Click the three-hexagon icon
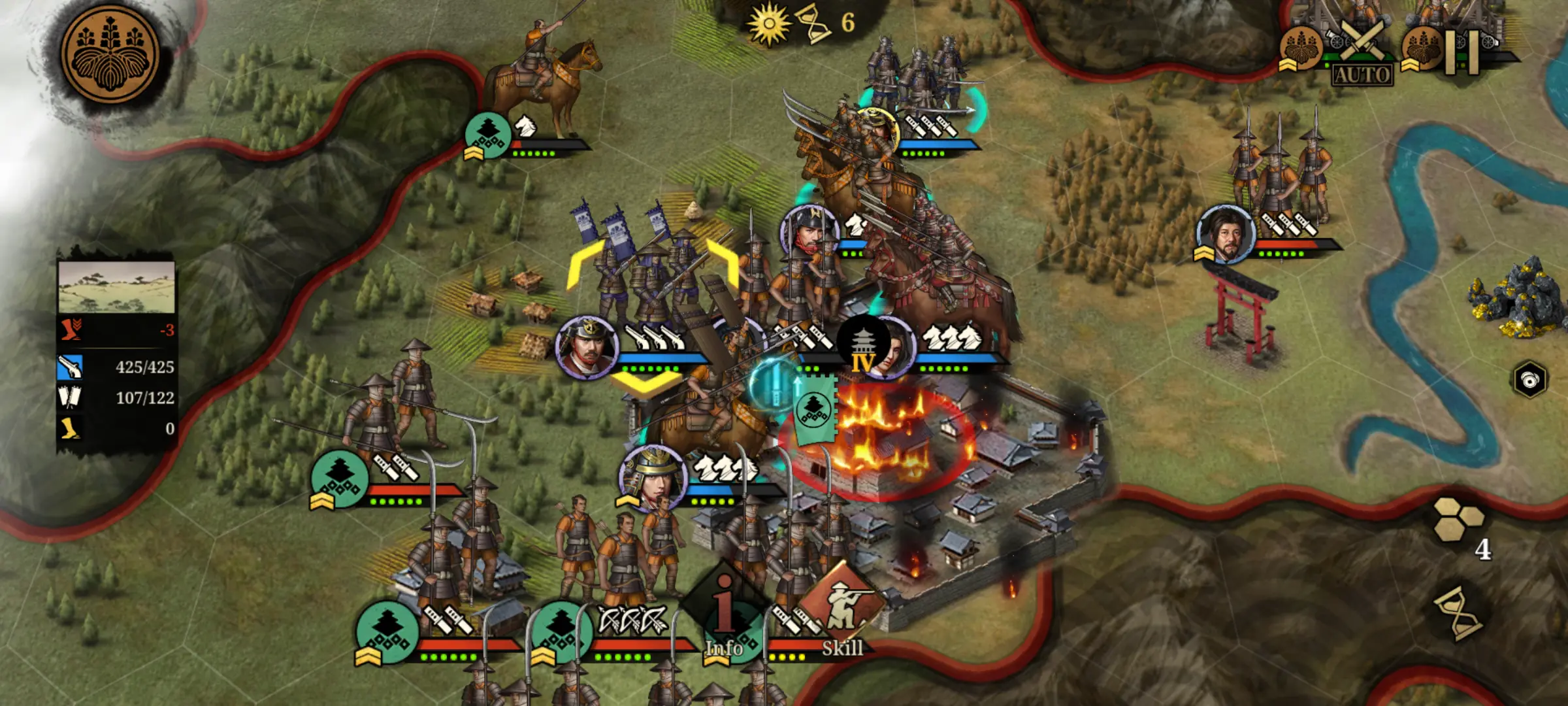The height and width of the screenshot is (706, 1568). click(1458, 520)
